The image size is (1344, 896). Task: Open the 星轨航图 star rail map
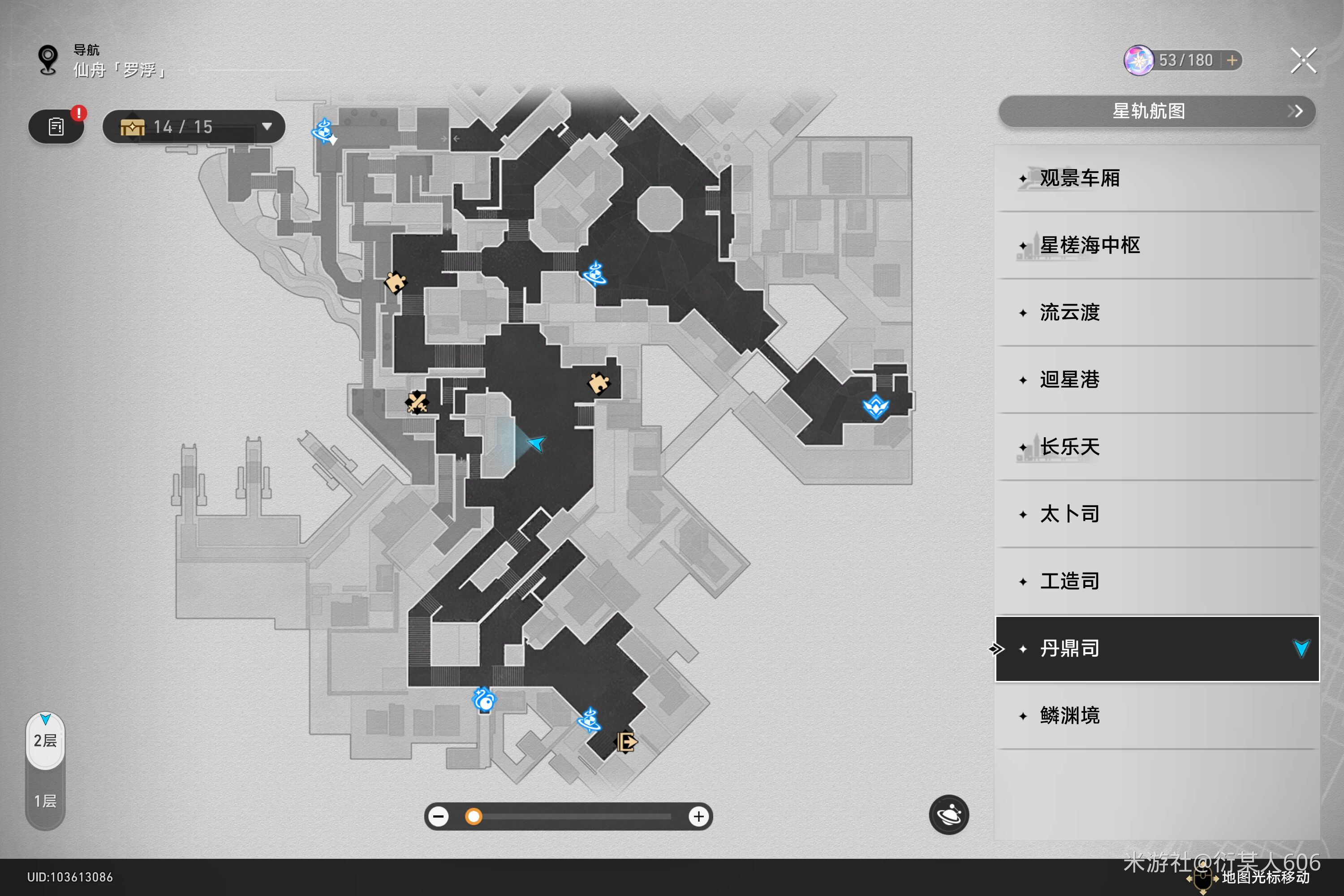point(1157,112)
